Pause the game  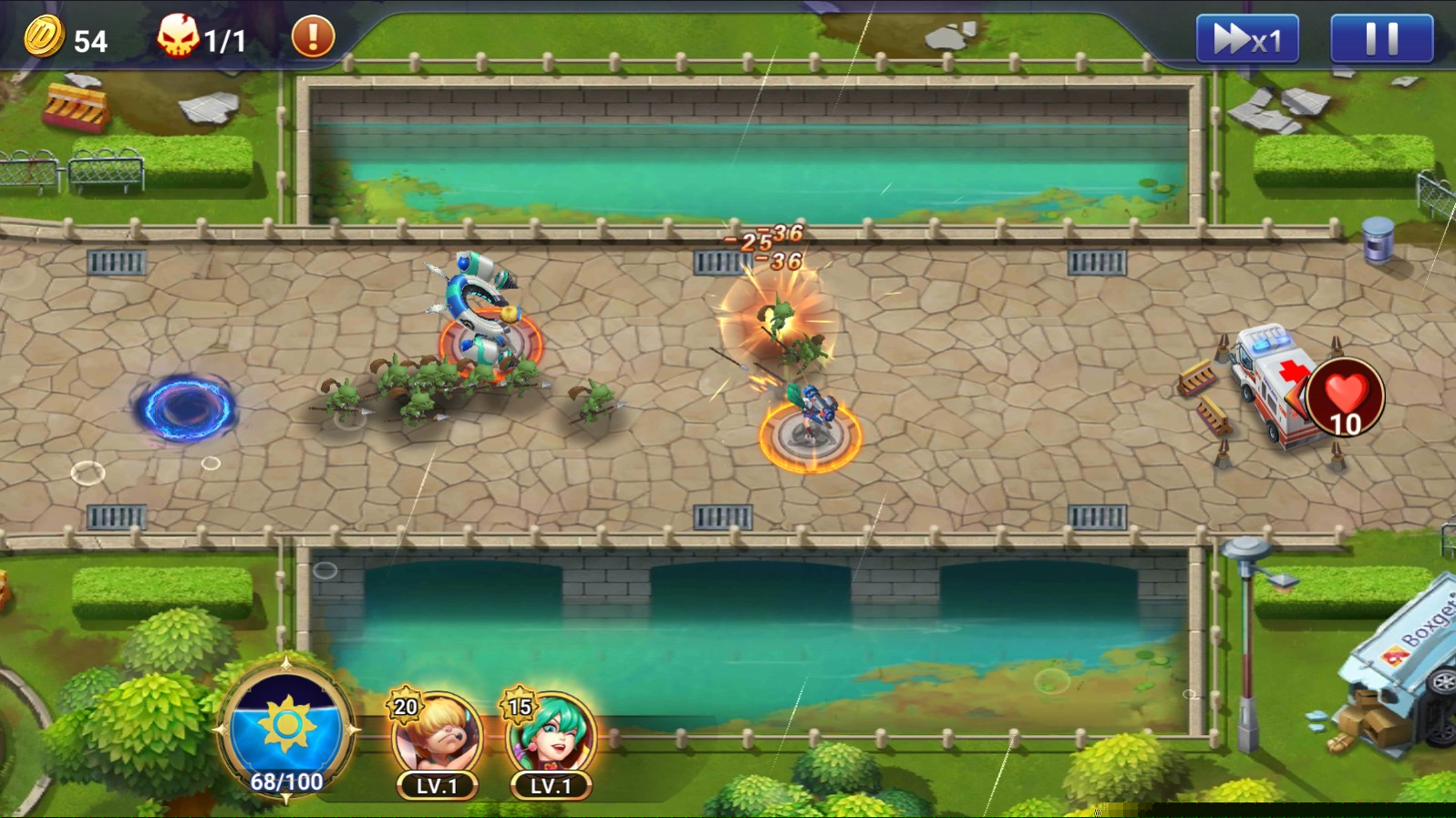[x=1380, y=39]
